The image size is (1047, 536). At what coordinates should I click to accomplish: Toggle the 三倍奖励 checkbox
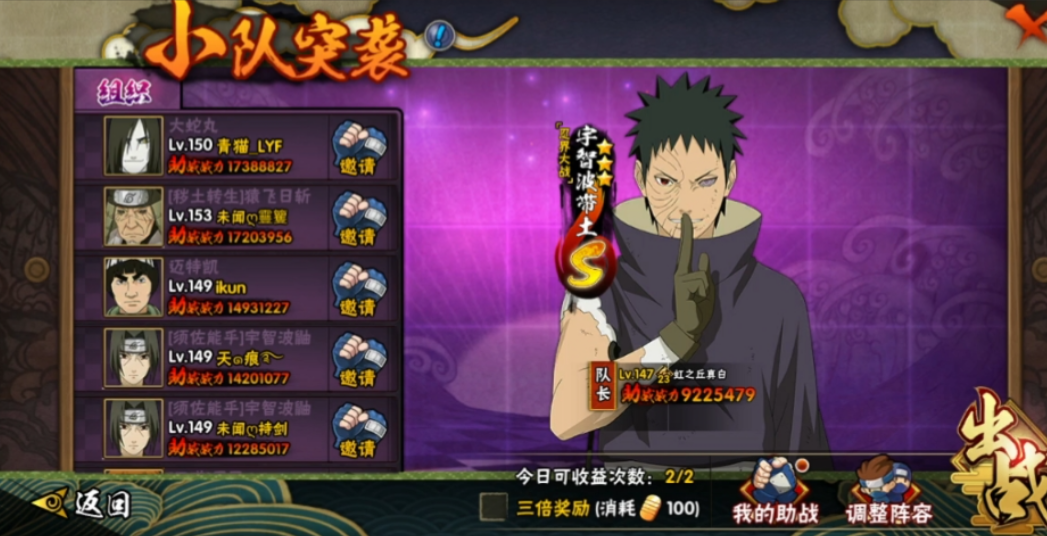492,507
